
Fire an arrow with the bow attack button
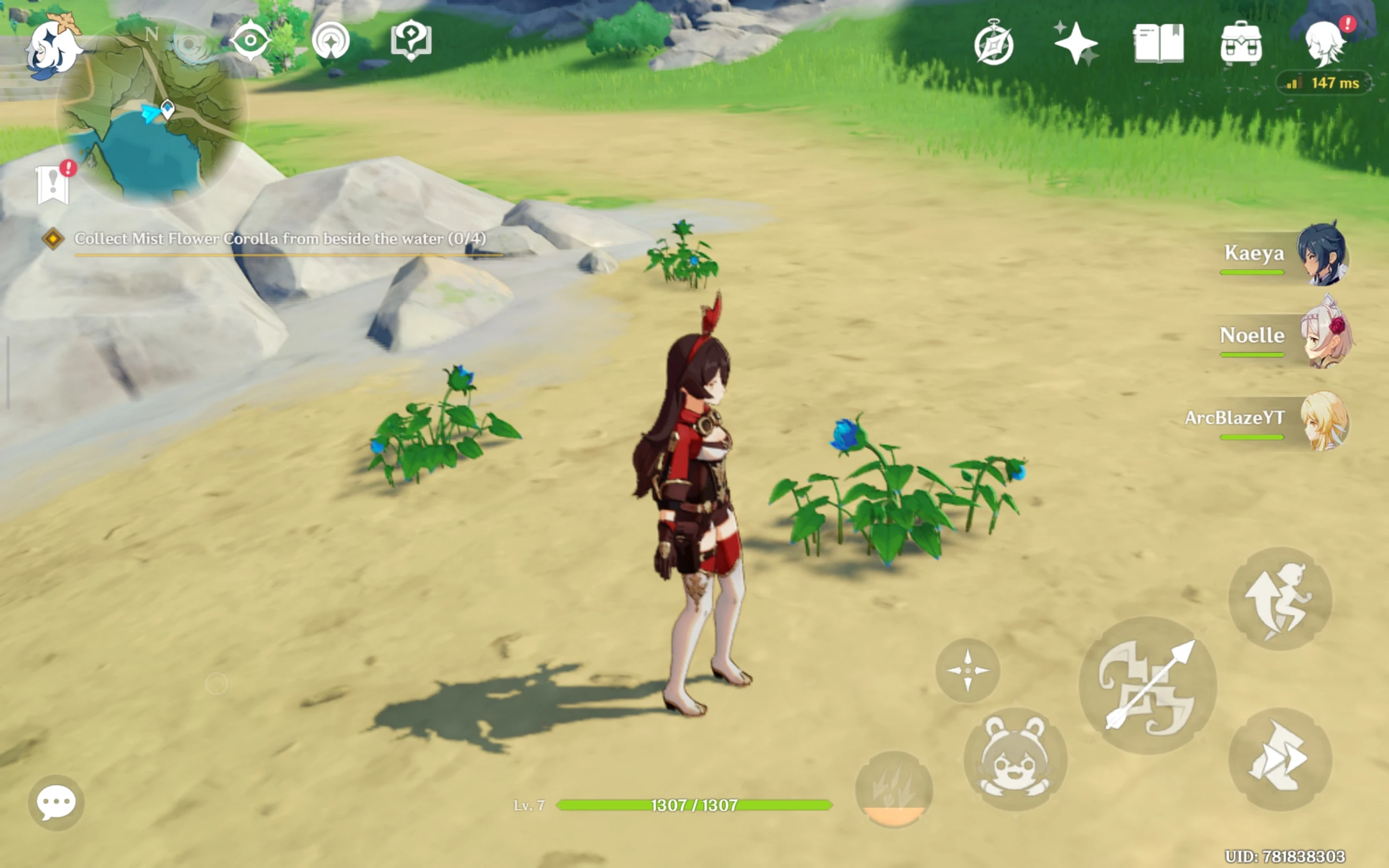(x=1148, y=686)
